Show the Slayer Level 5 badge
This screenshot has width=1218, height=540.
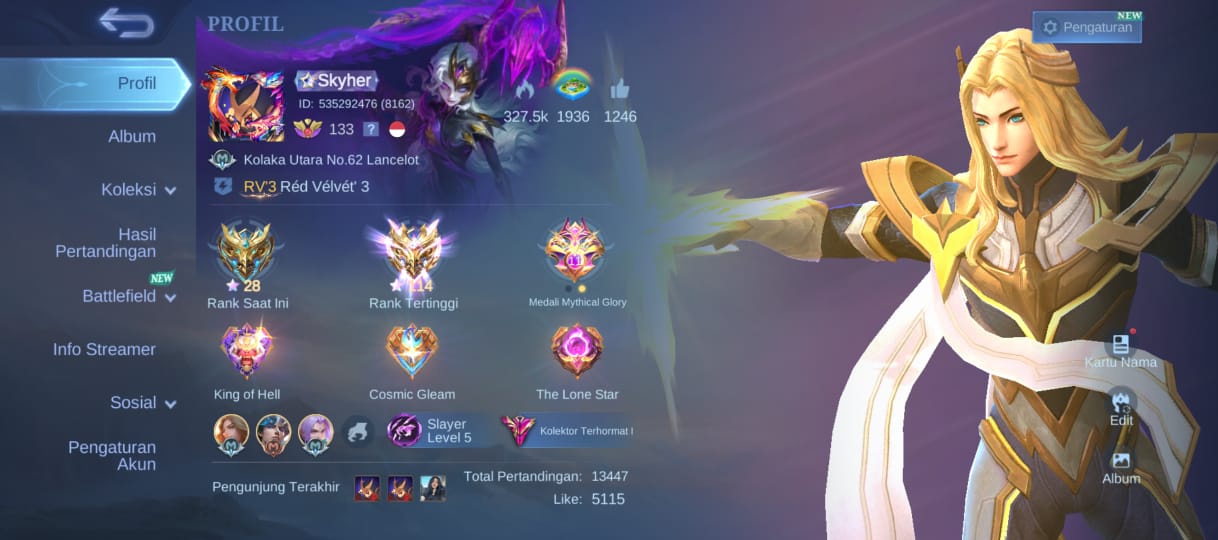tap(431, 431)
